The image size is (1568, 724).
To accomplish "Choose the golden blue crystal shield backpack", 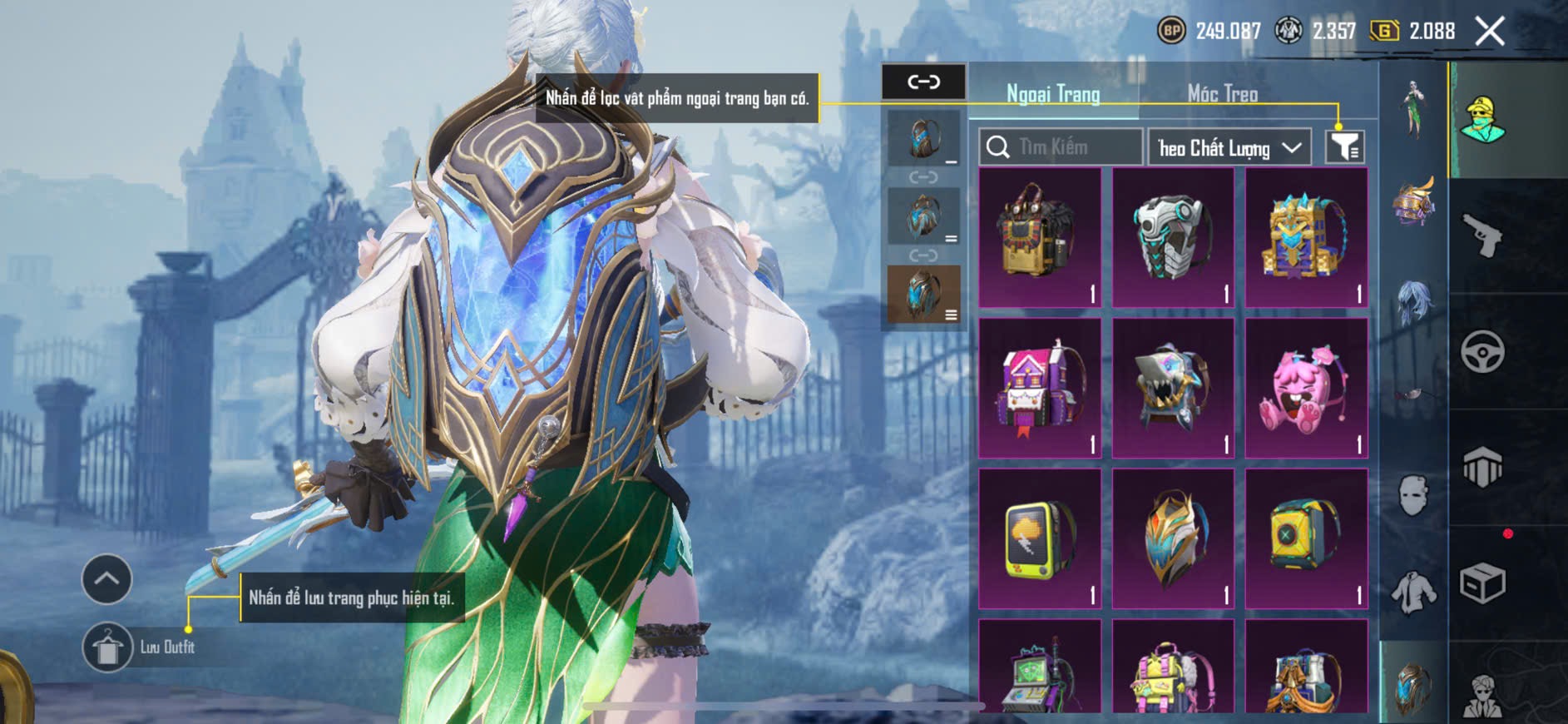I will 1173,539.
